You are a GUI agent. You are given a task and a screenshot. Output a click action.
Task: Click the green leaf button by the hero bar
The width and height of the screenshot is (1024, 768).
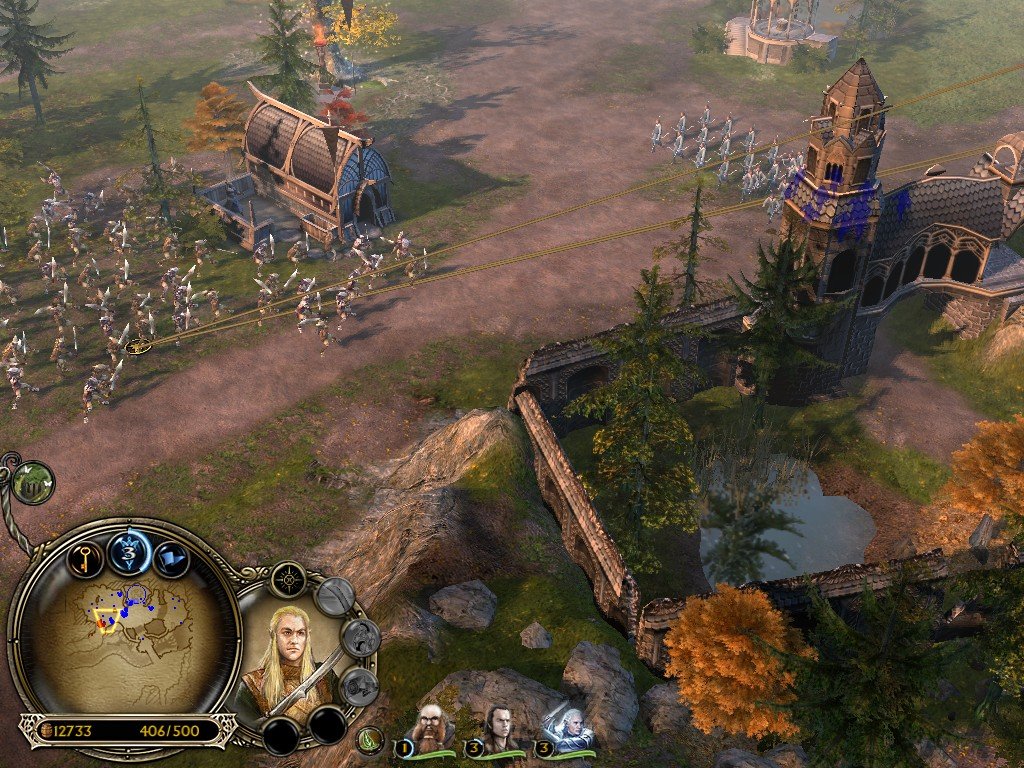click(x=370, y=739)
